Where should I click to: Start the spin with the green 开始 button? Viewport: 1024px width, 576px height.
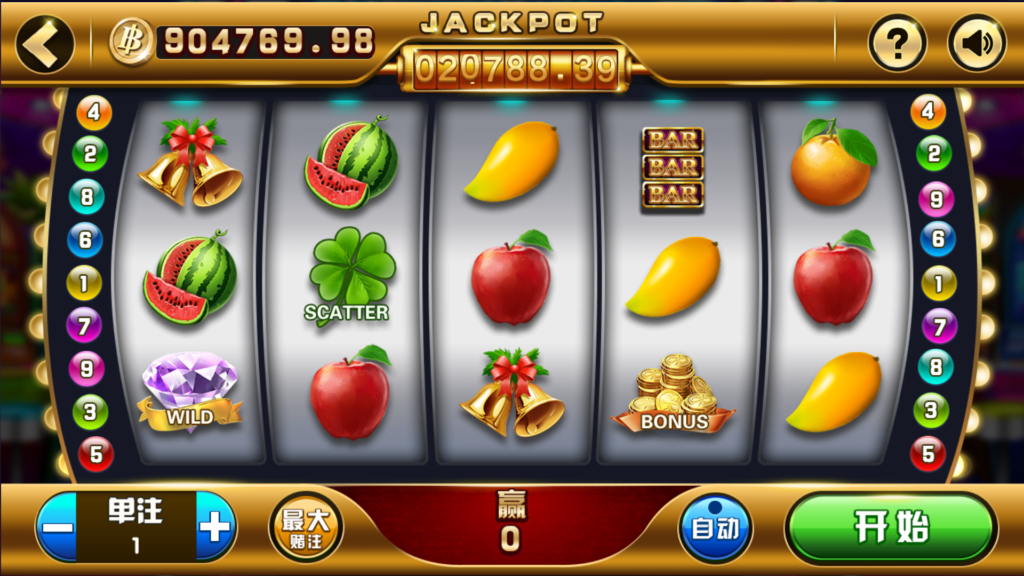[x=890, y=527]
